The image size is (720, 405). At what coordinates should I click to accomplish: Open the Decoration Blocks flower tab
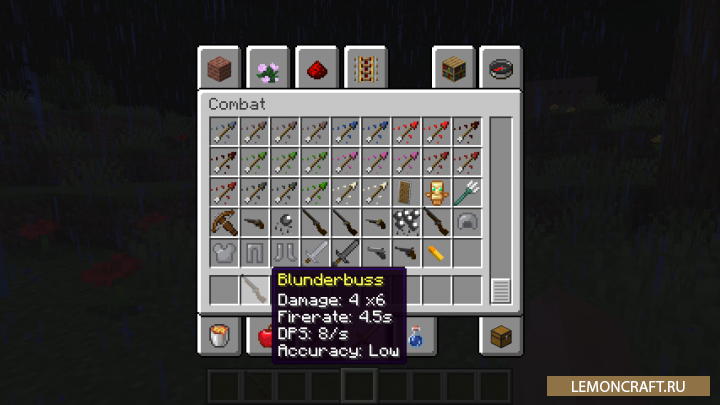click(267, 69)
